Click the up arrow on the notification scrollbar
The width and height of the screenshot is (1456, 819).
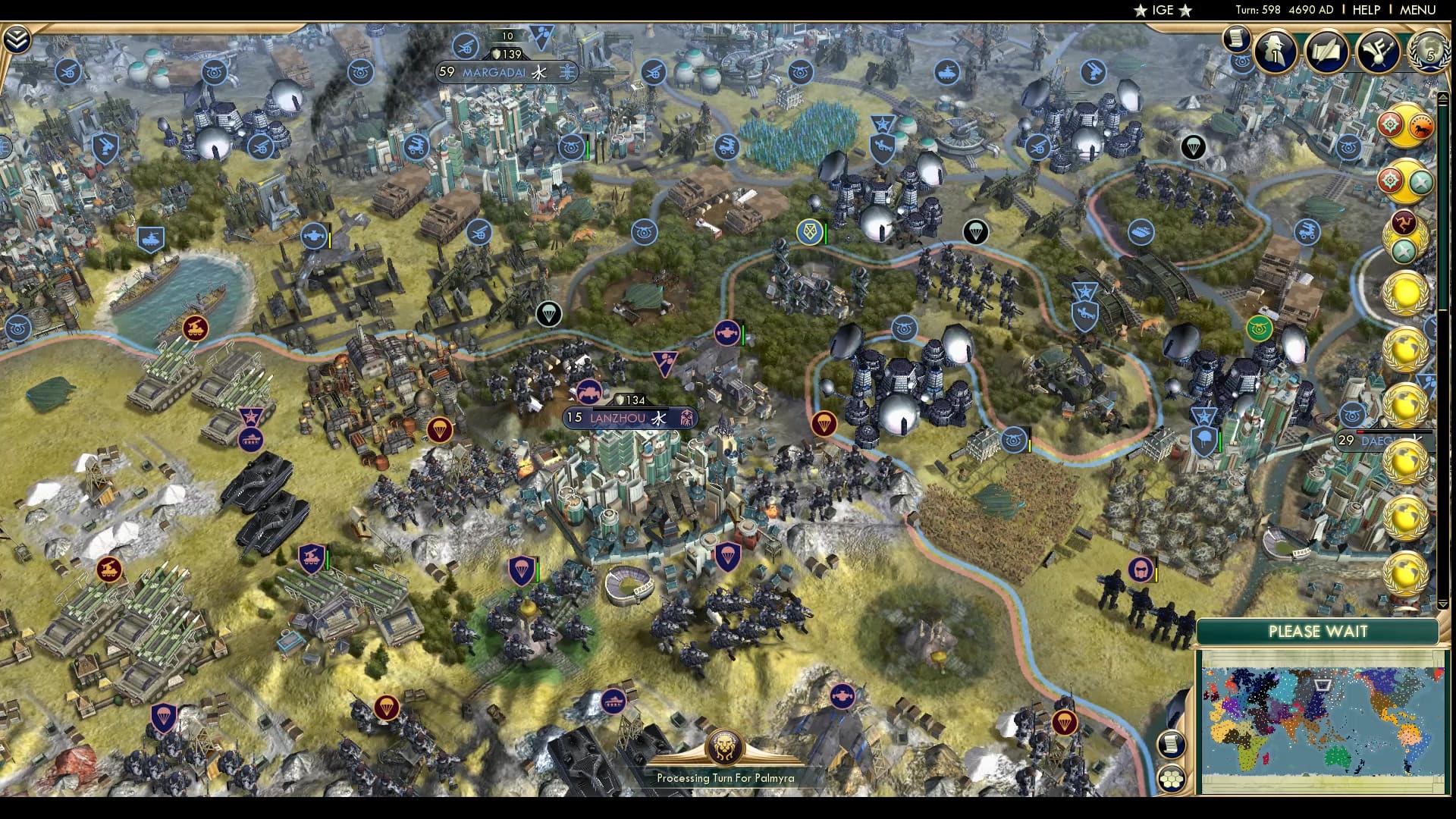[x=1443, y=96]
